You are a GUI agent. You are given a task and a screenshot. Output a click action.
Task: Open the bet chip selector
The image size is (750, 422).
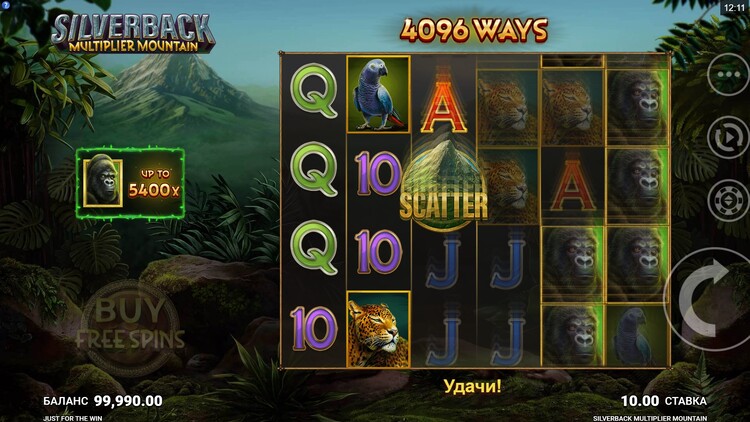pyautogui.click(x=723, y=198)
